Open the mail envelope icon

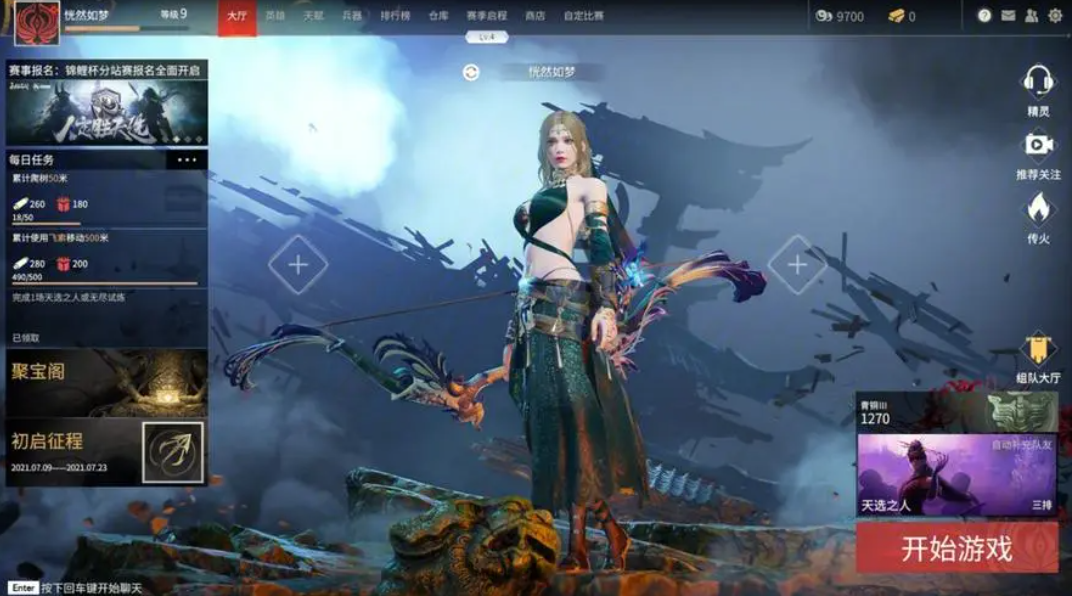point(1008,16)
